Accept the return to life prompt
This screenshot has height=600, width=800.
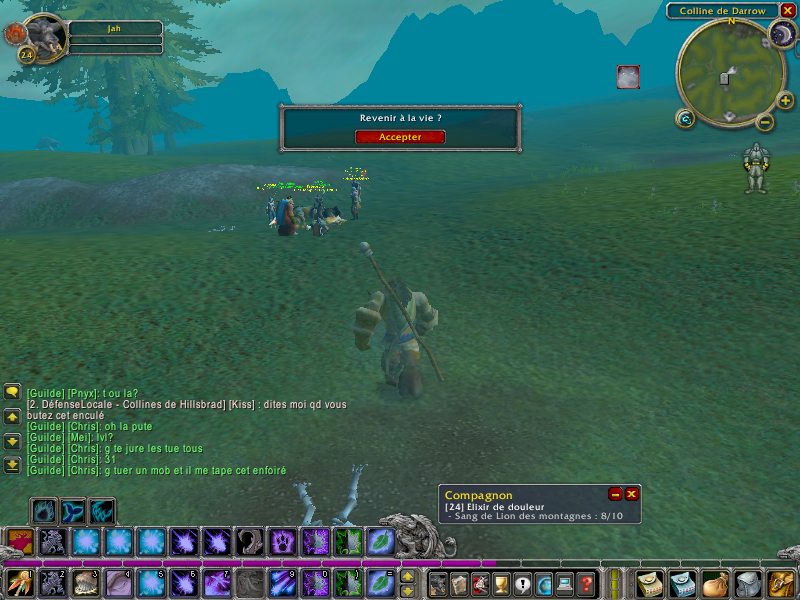pyautogui.click(x=400, y=137)
